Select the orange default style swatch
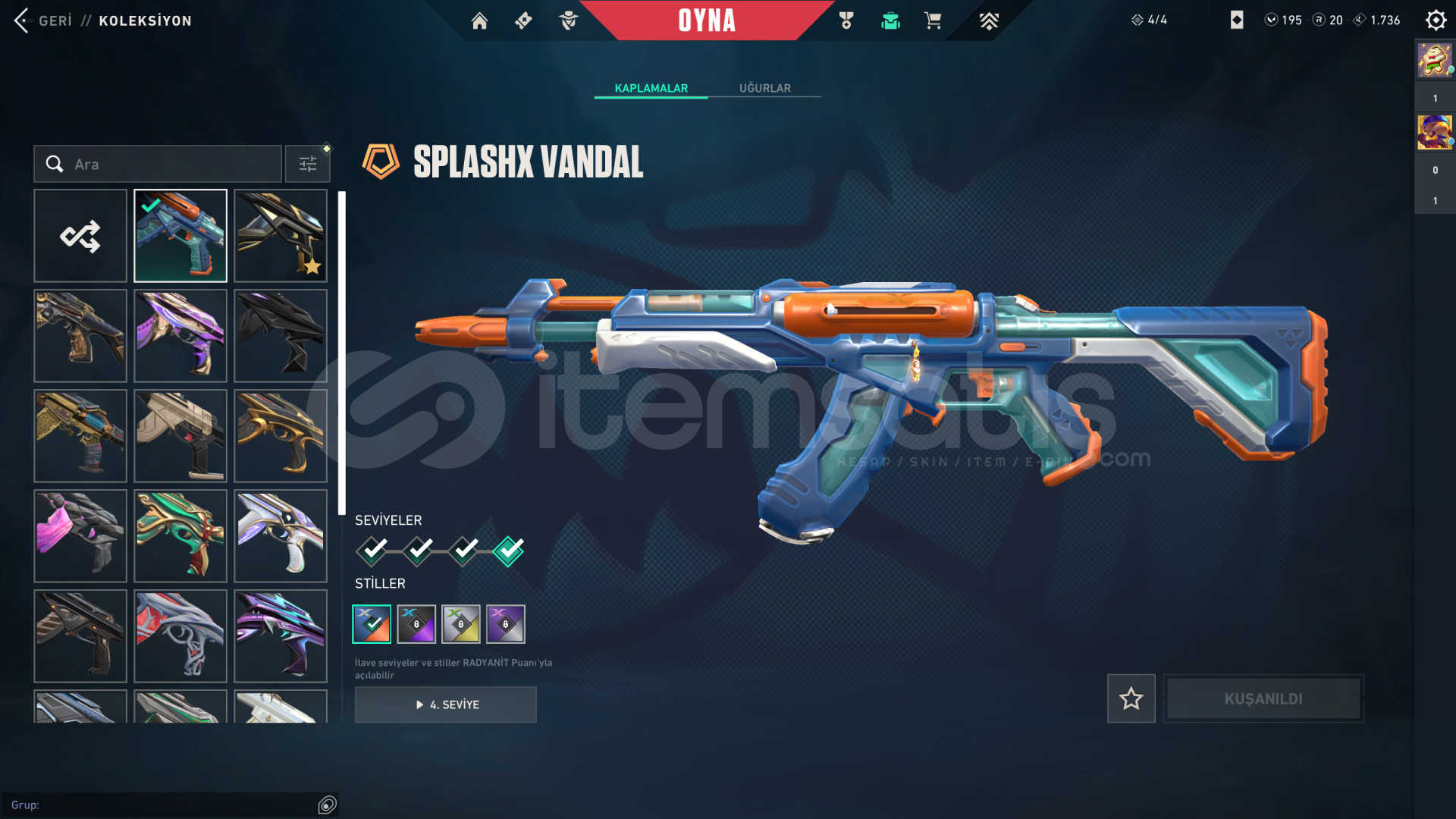The image size is (1456, 819). (372, 624)
